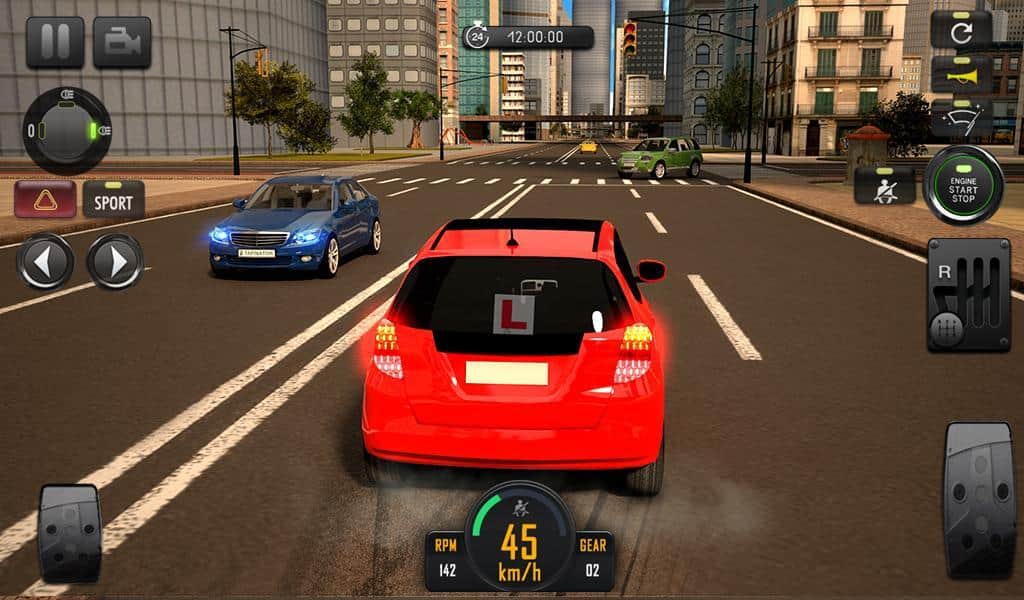1024x600 pixels.
Task: Click the circular arrow reset button
Action: pos(961,30)
